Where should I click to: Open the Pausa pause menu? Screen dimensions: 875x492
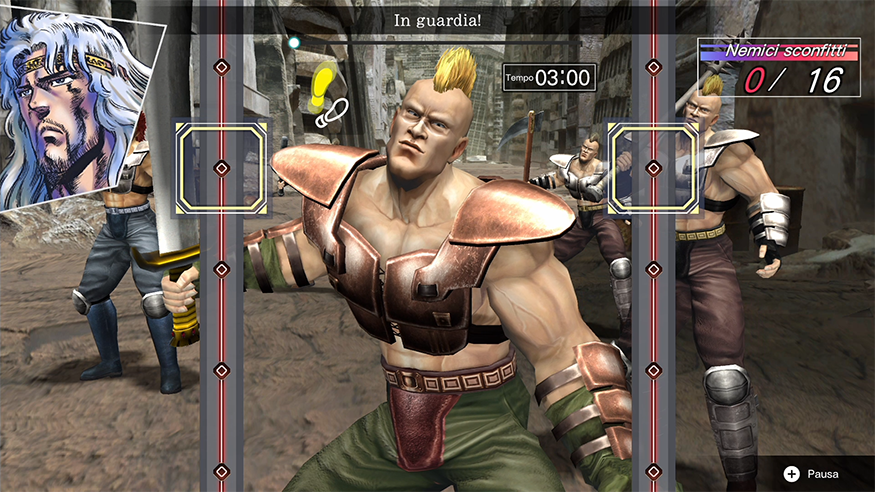813,473
